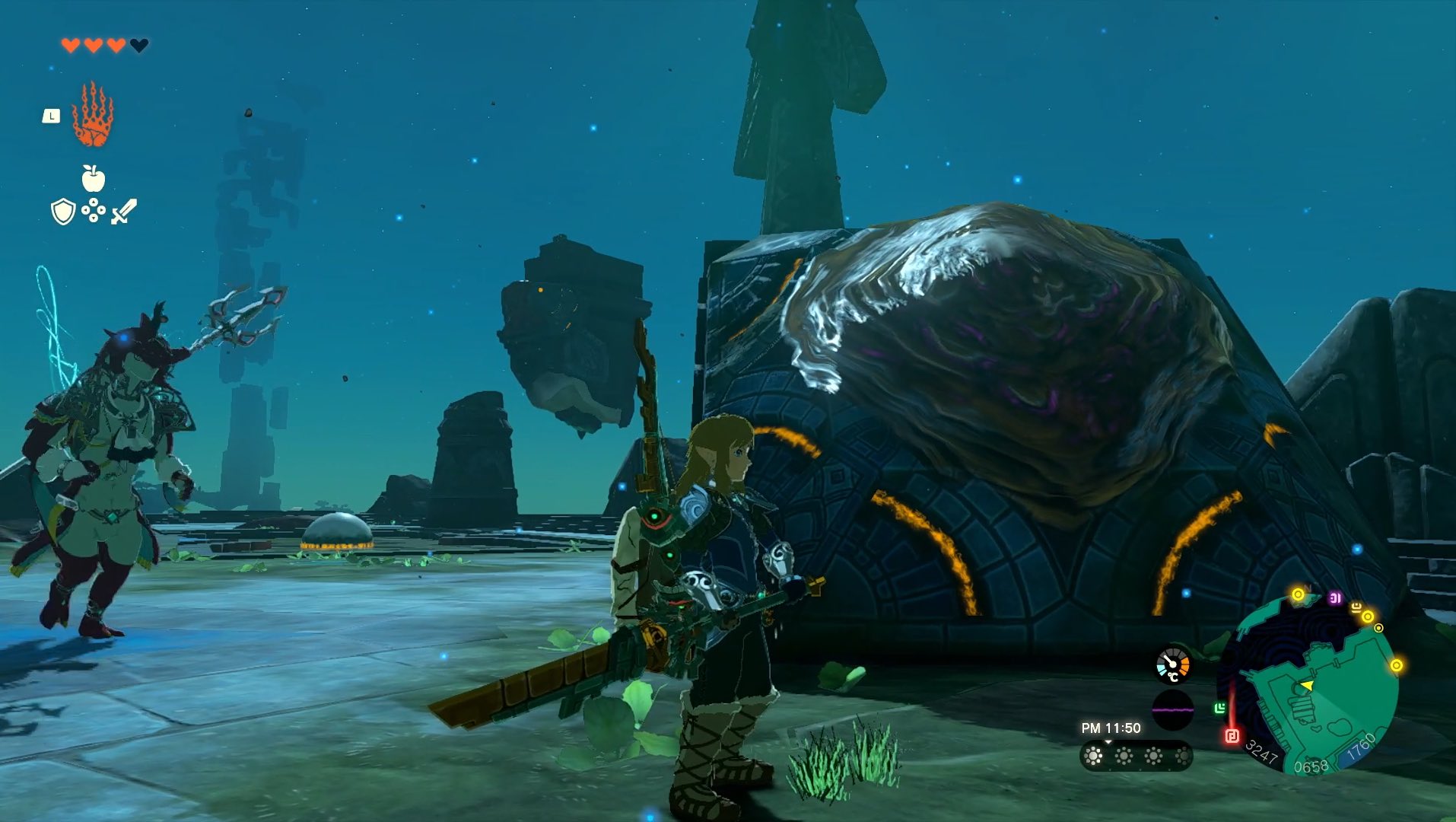This screenshot has height=822, width=1456.
Task: Click the red square marker beside the minimap
Action: pyautogui.click(x=1232, y=736)
